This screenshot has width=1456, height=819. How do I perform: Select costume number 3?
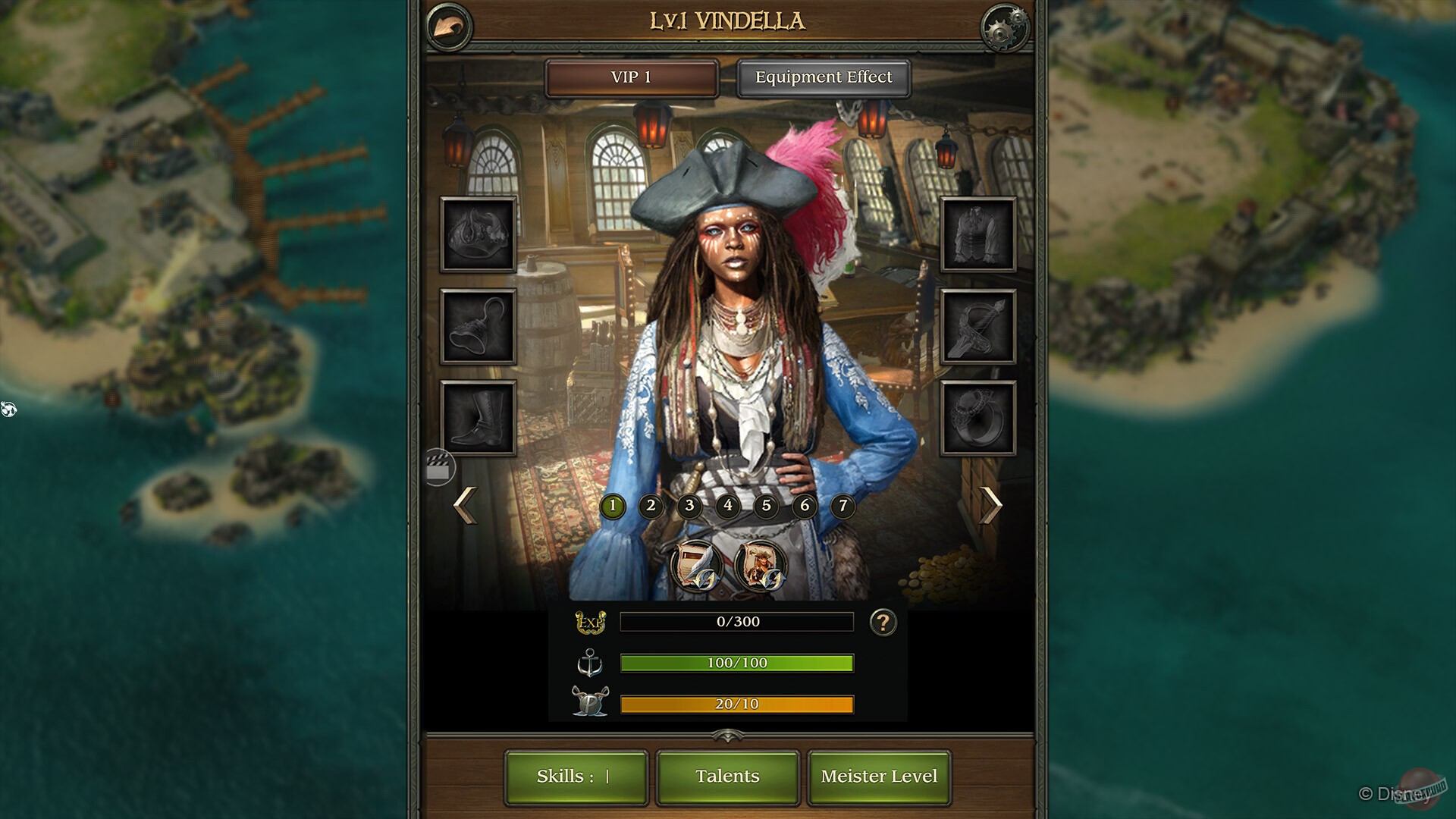[x=689, y=506]
